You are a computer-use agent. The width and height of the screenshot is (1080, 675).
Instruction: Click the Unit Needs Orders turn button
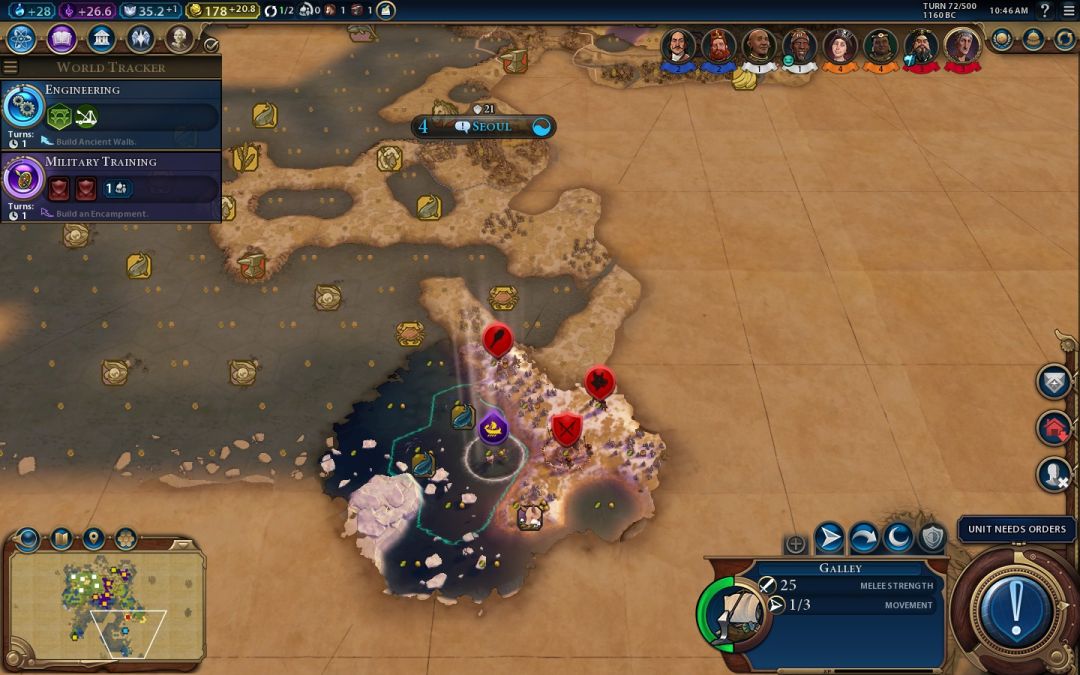click(1016, 607)
